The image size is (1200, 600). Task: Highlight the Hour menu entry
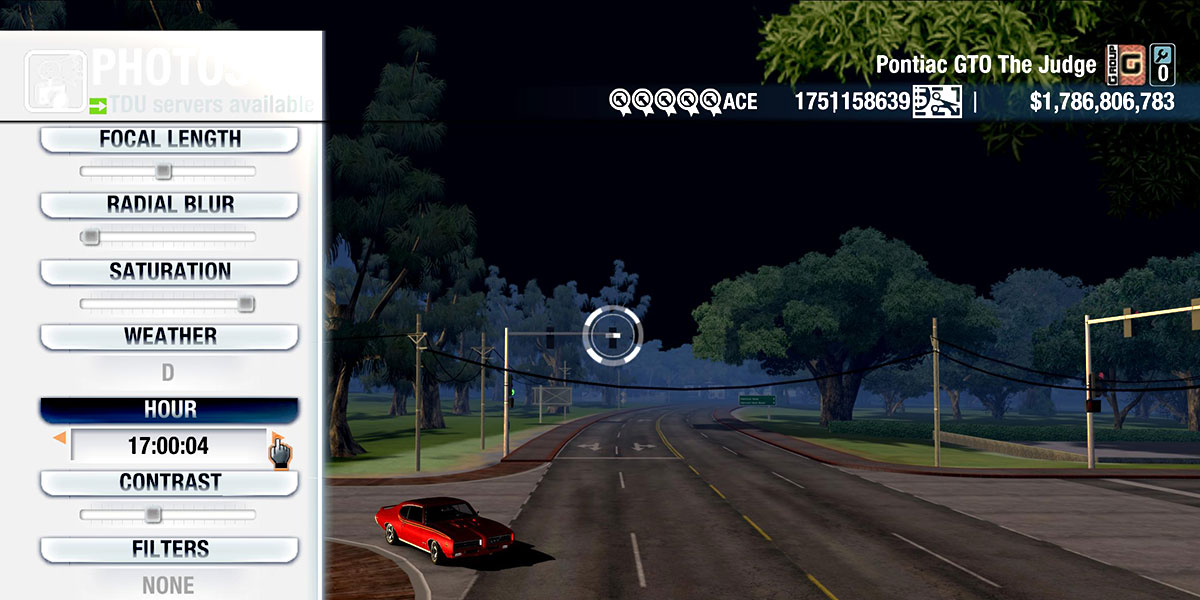[169, 410]
